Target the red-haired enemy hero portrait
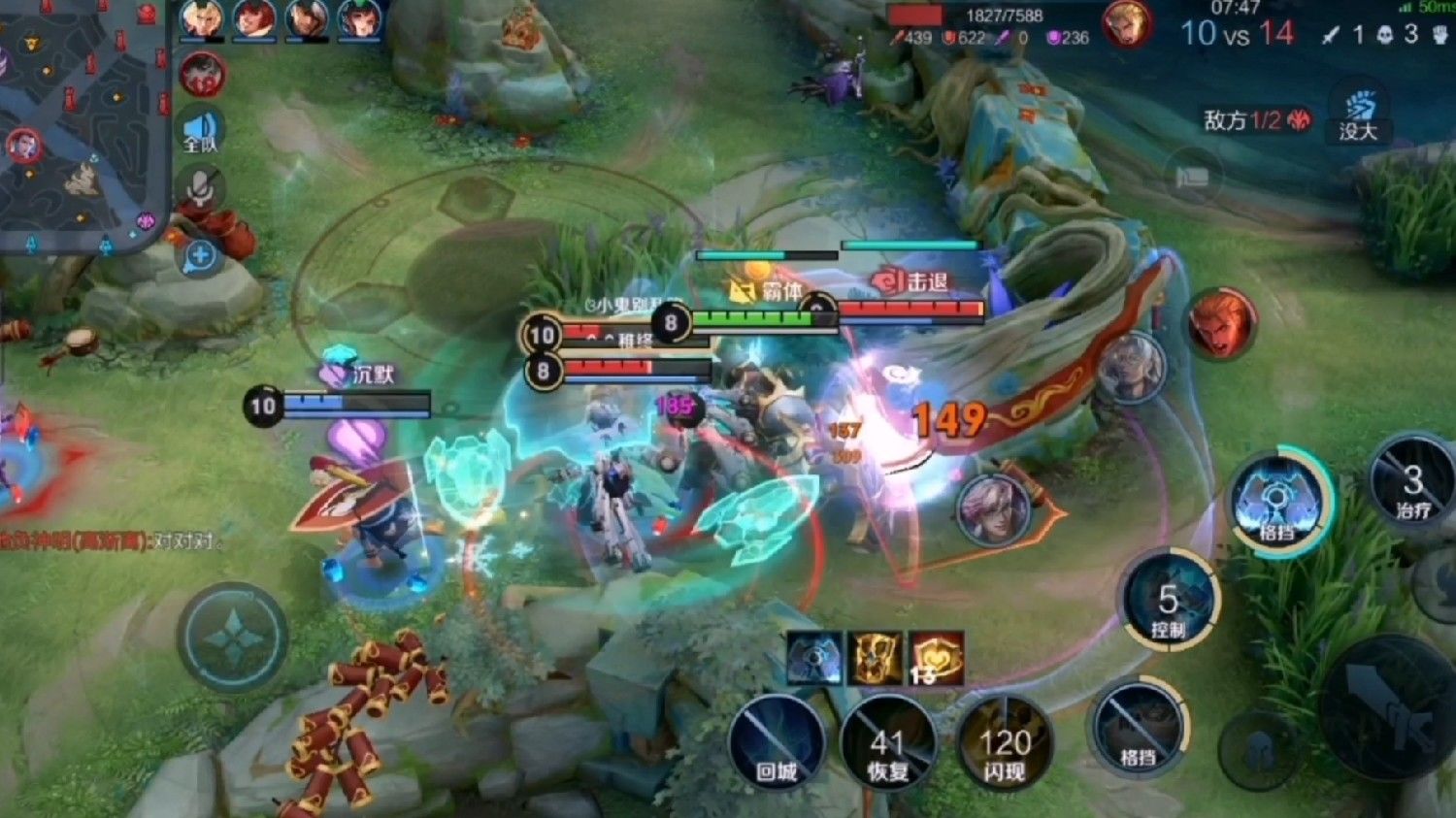Image resolution: width=1456 pixels, height=818 pixels. click(1220, 322)
